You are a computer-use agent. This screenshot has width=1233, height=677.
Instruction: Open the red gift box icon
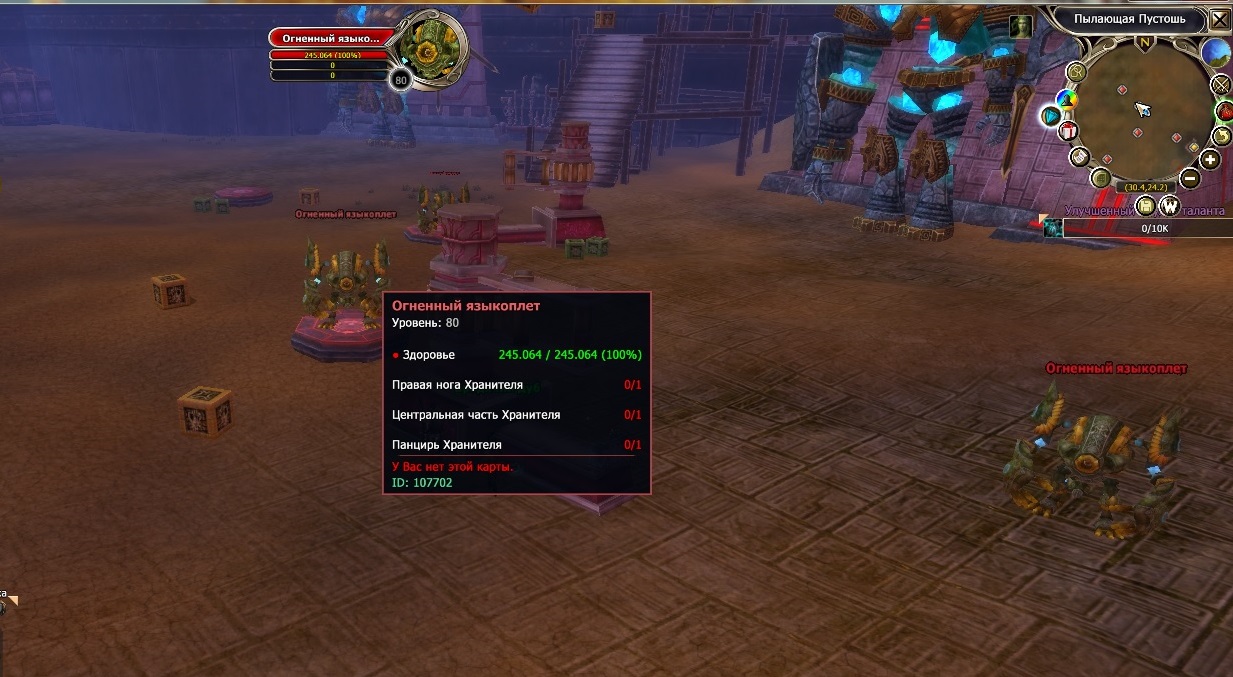tap(1068, 131)
